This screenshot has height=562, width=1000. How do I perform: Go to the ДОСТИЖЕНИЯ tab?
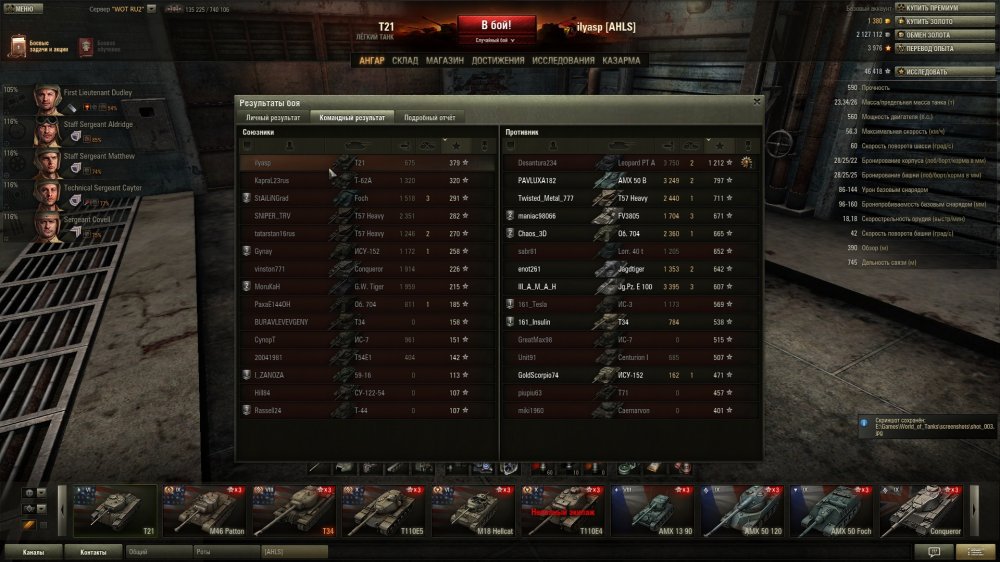pos(497,61)
